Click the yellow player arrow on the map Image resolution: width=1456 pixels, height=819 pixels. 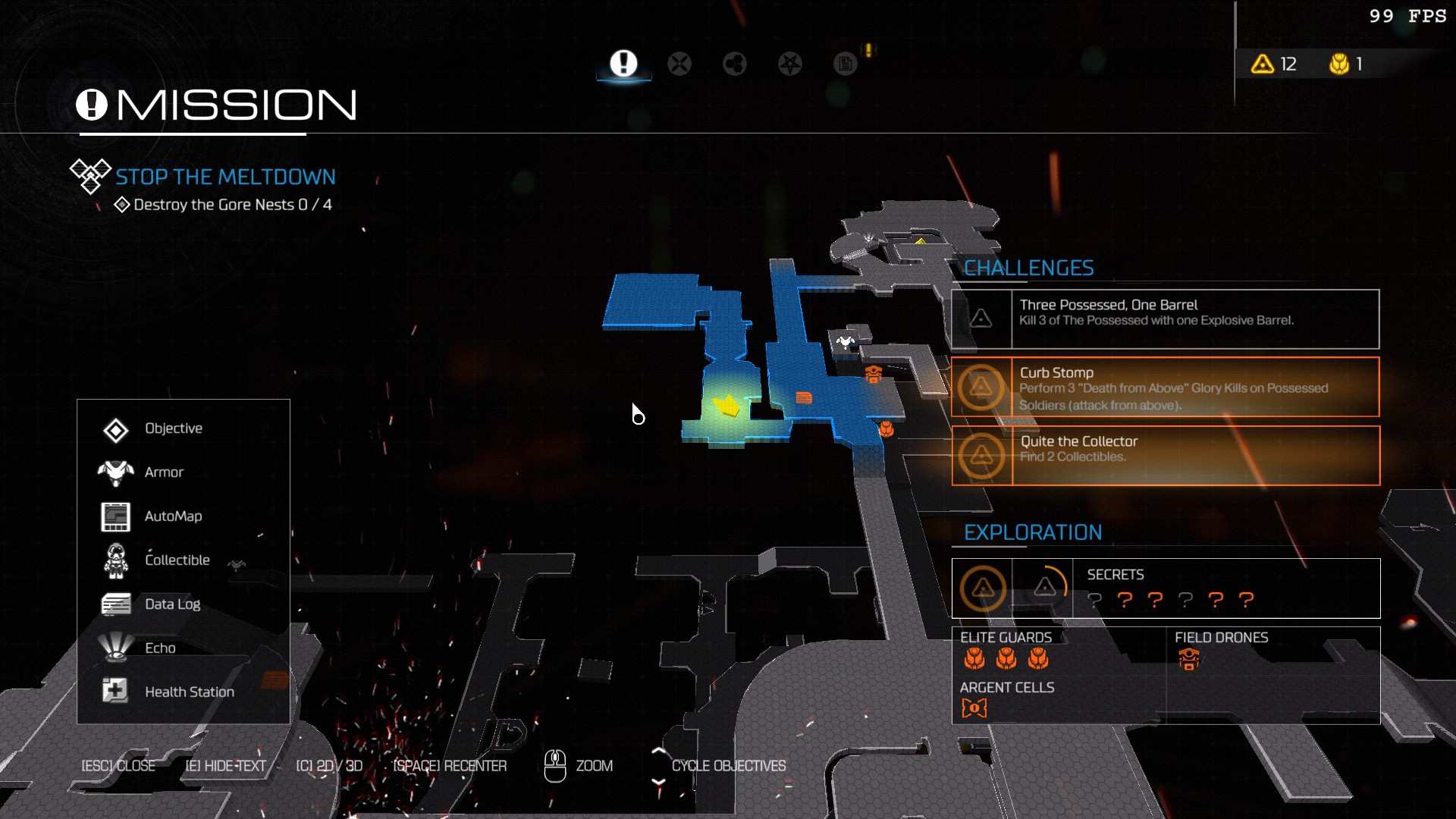click(727, 406)
